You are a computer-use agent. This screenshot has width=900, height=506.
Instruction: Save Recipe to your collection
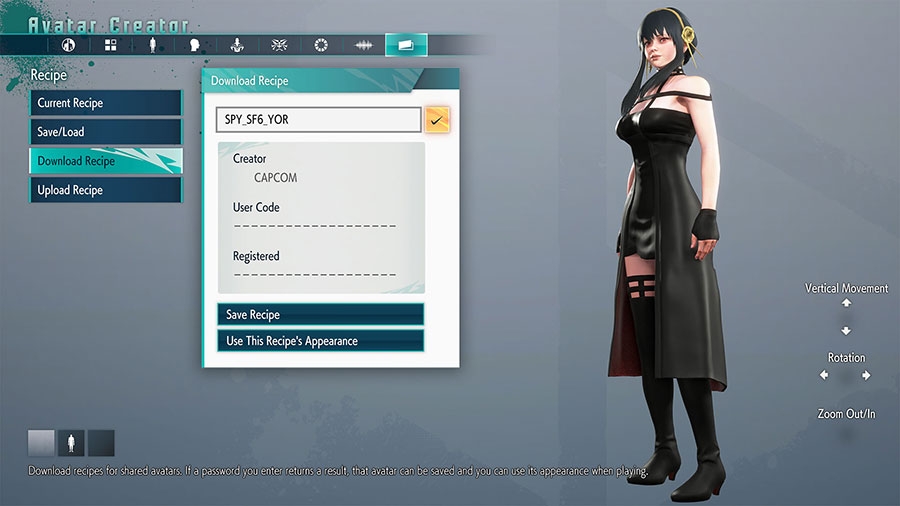click(320, 315)
